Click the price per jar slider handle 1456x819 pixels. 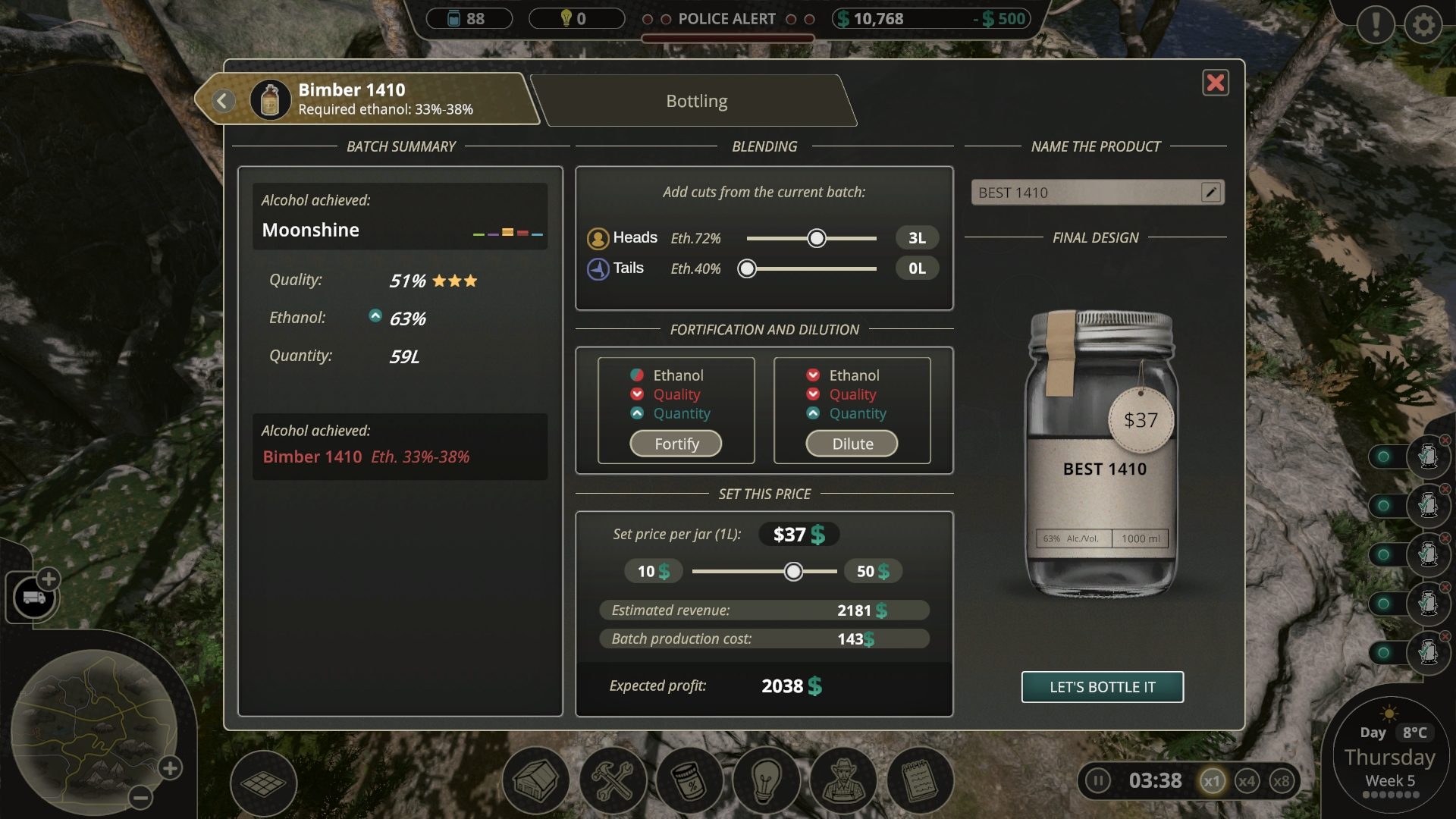pos(793,571)
